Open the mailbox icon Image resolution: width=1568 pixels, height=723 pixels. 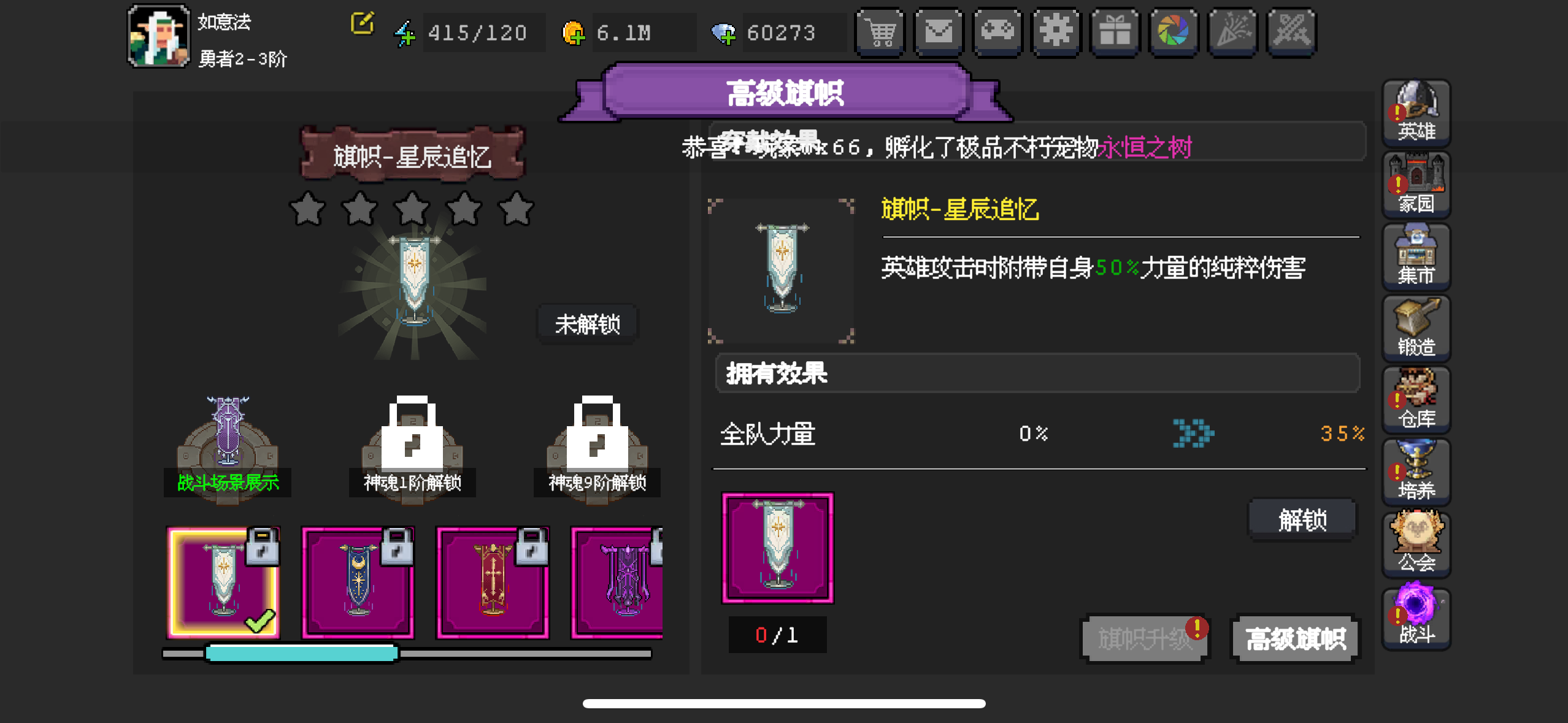coord(939,32)
